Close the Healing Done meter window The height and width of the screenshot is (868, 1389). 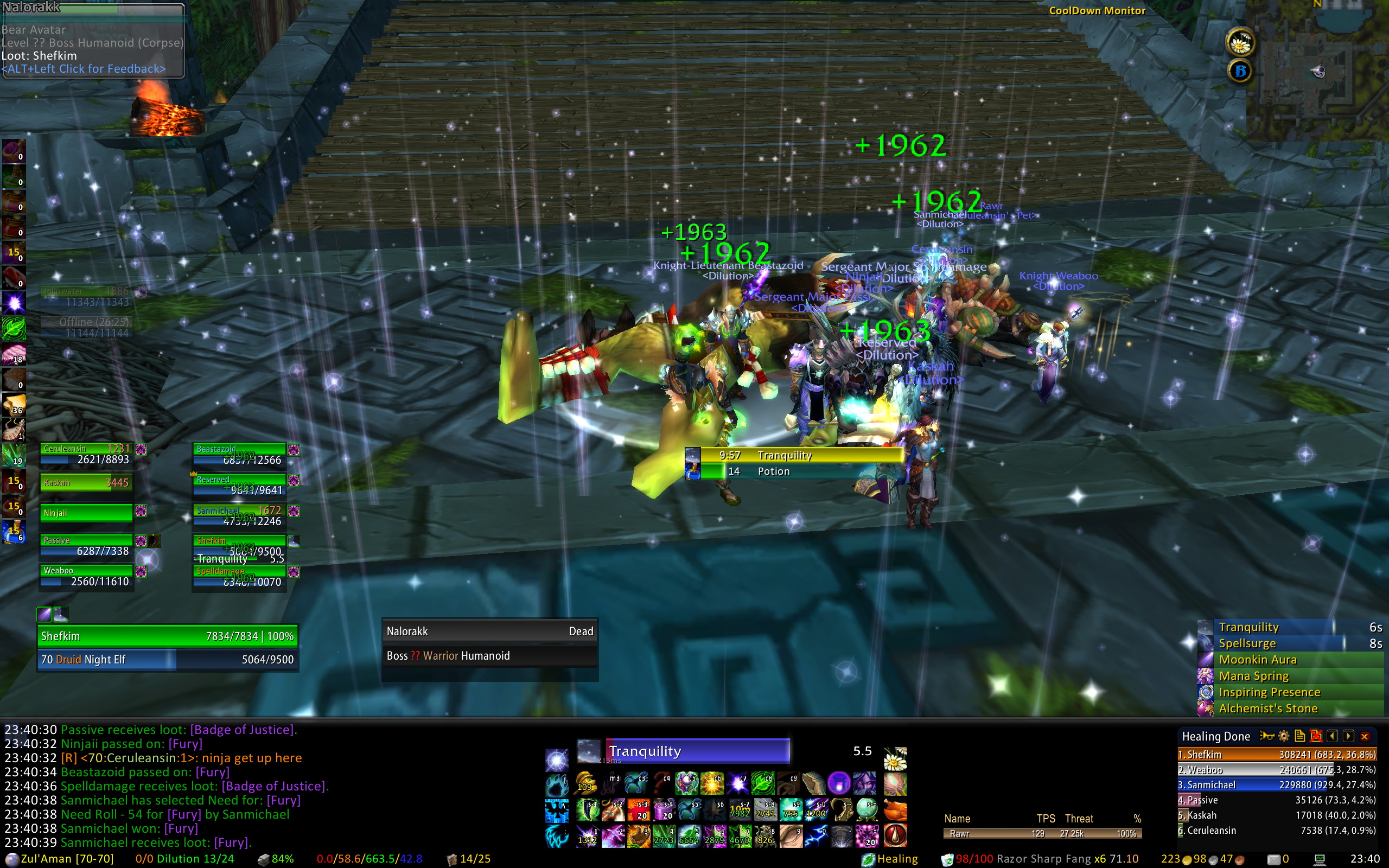1365,736
